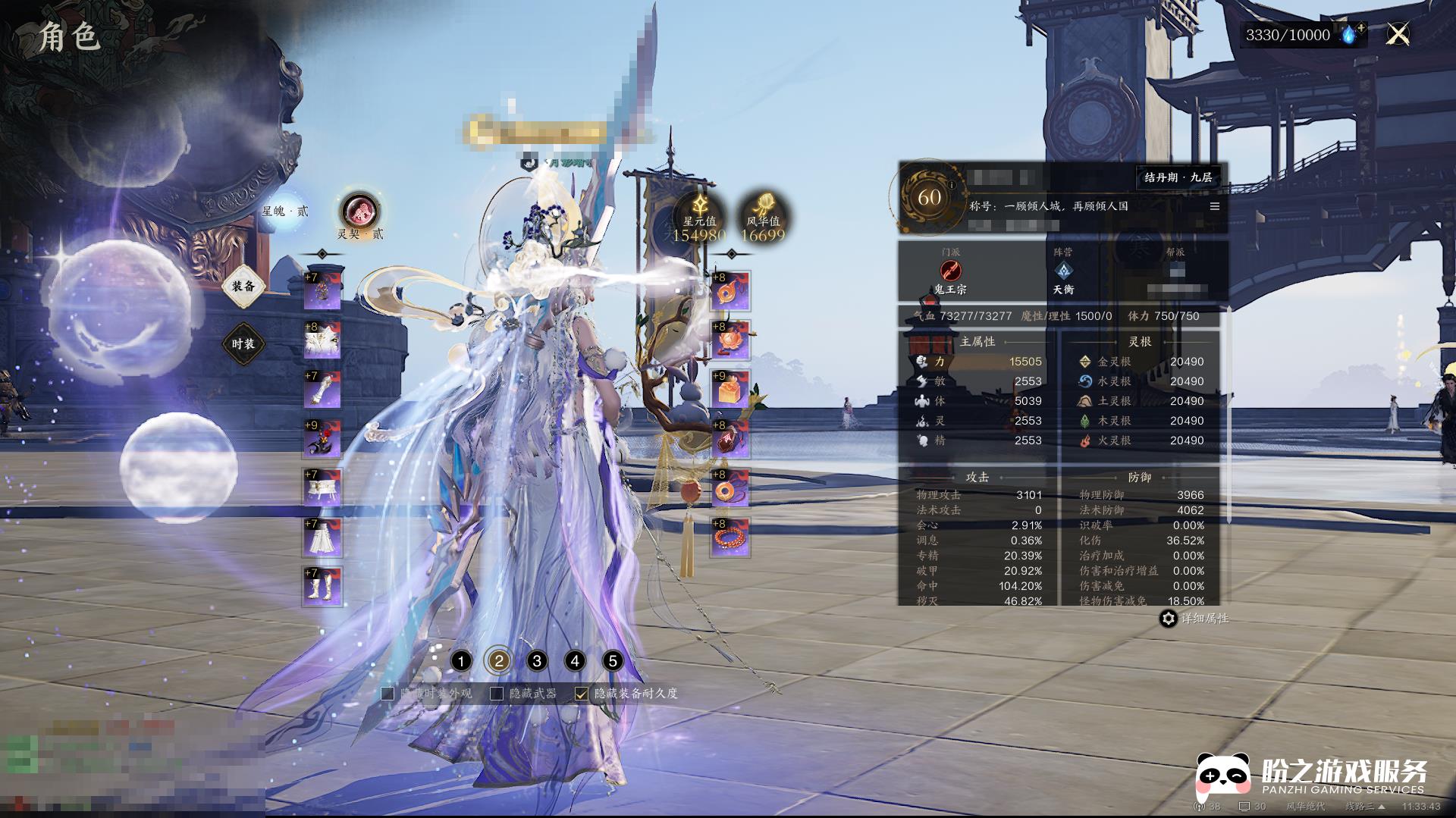
Task: Toggle the 隐藏武器 hide weapon checkbox
Action: tap(497, 694)
